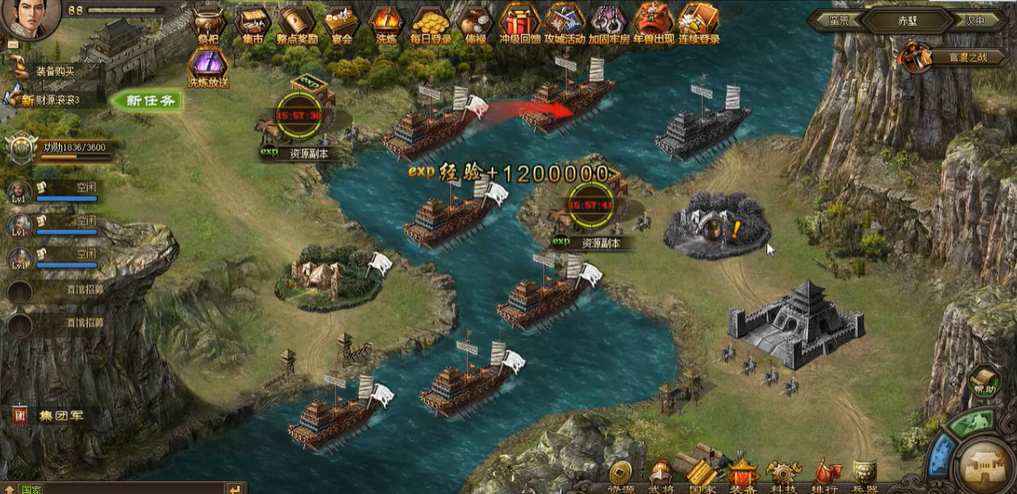Image resolution: width=1017 pixels, height=494 pixels.
Task: Click the green 新任务 new quest banner
Action: click(x=146, y=100)
